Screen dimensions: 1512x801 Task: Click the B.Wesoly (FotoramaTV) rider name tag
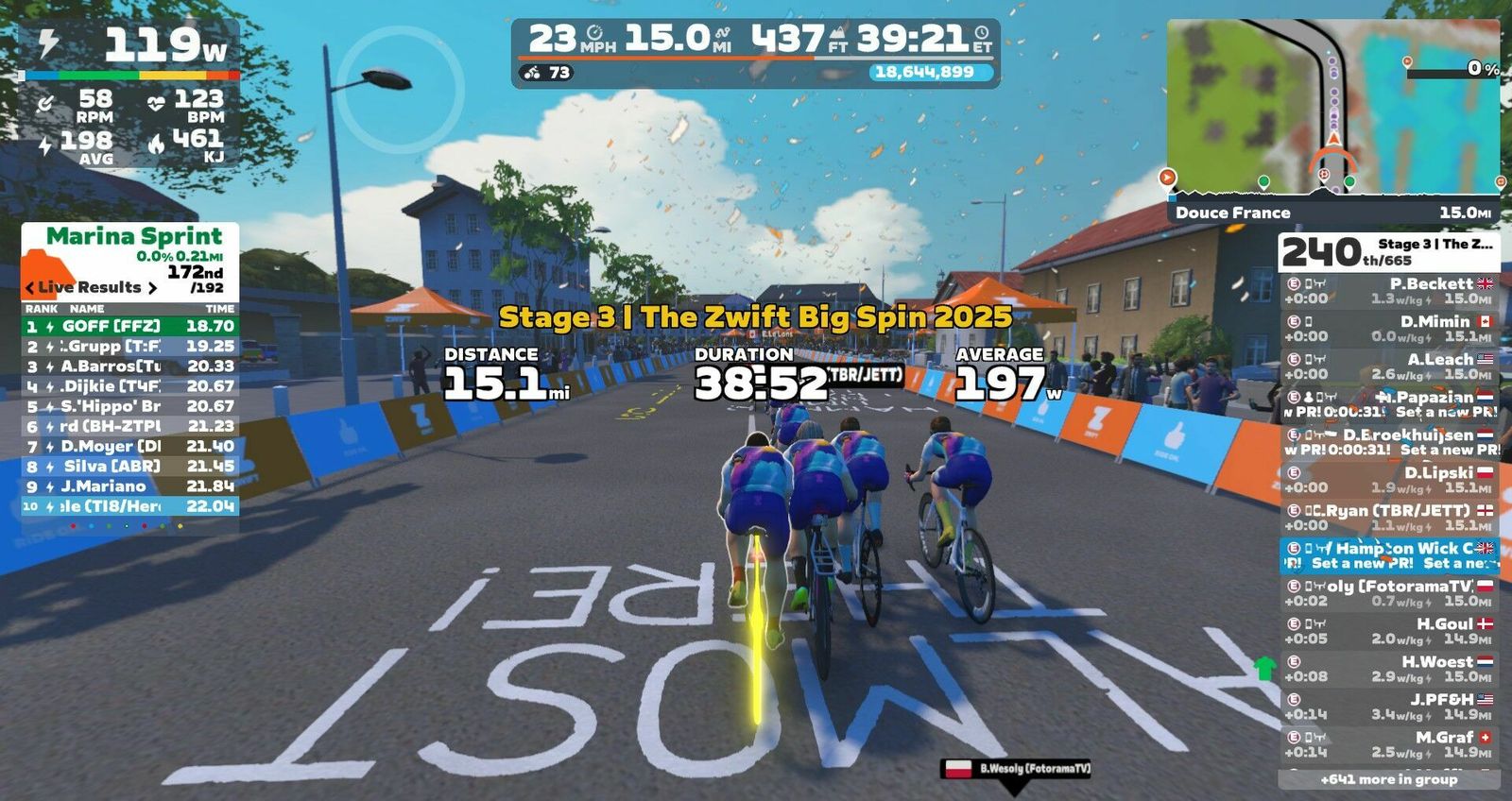(x=1017, y=769)
